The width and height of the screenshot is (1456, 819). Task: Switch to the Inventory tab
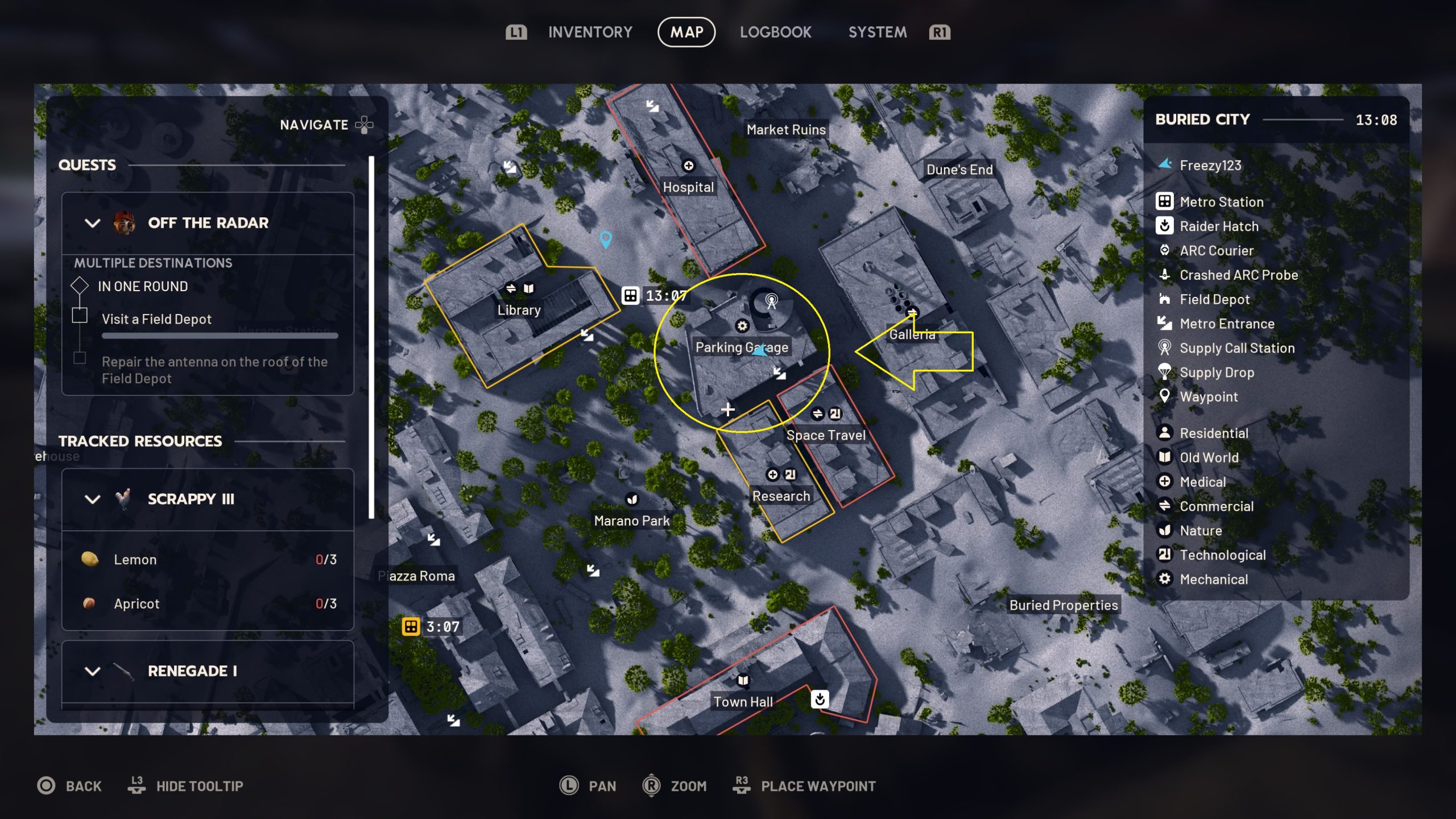tap(590, 32)
